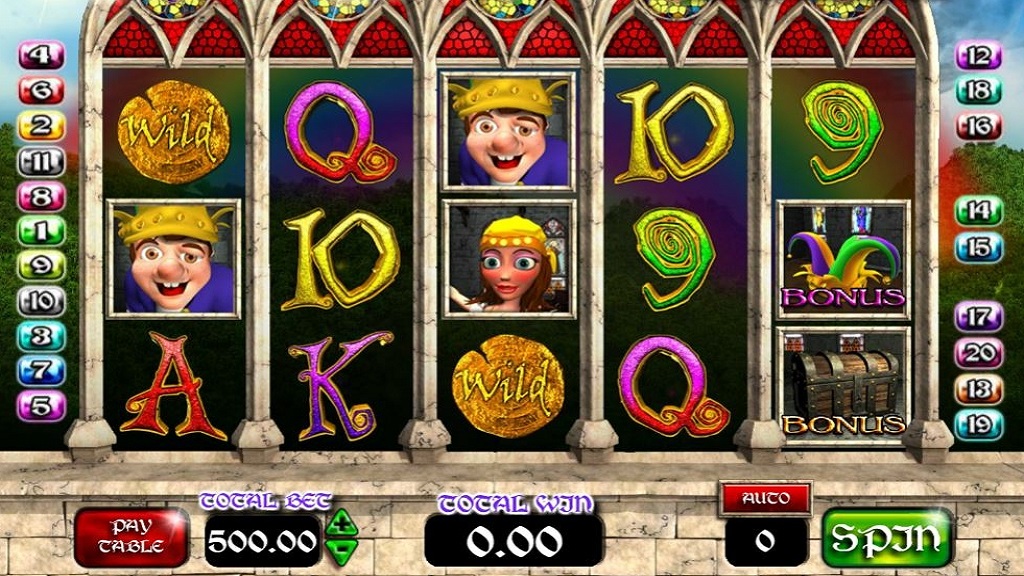Hit the green Spin button
The image size is (1024, 576).
[x=886, y=537]
